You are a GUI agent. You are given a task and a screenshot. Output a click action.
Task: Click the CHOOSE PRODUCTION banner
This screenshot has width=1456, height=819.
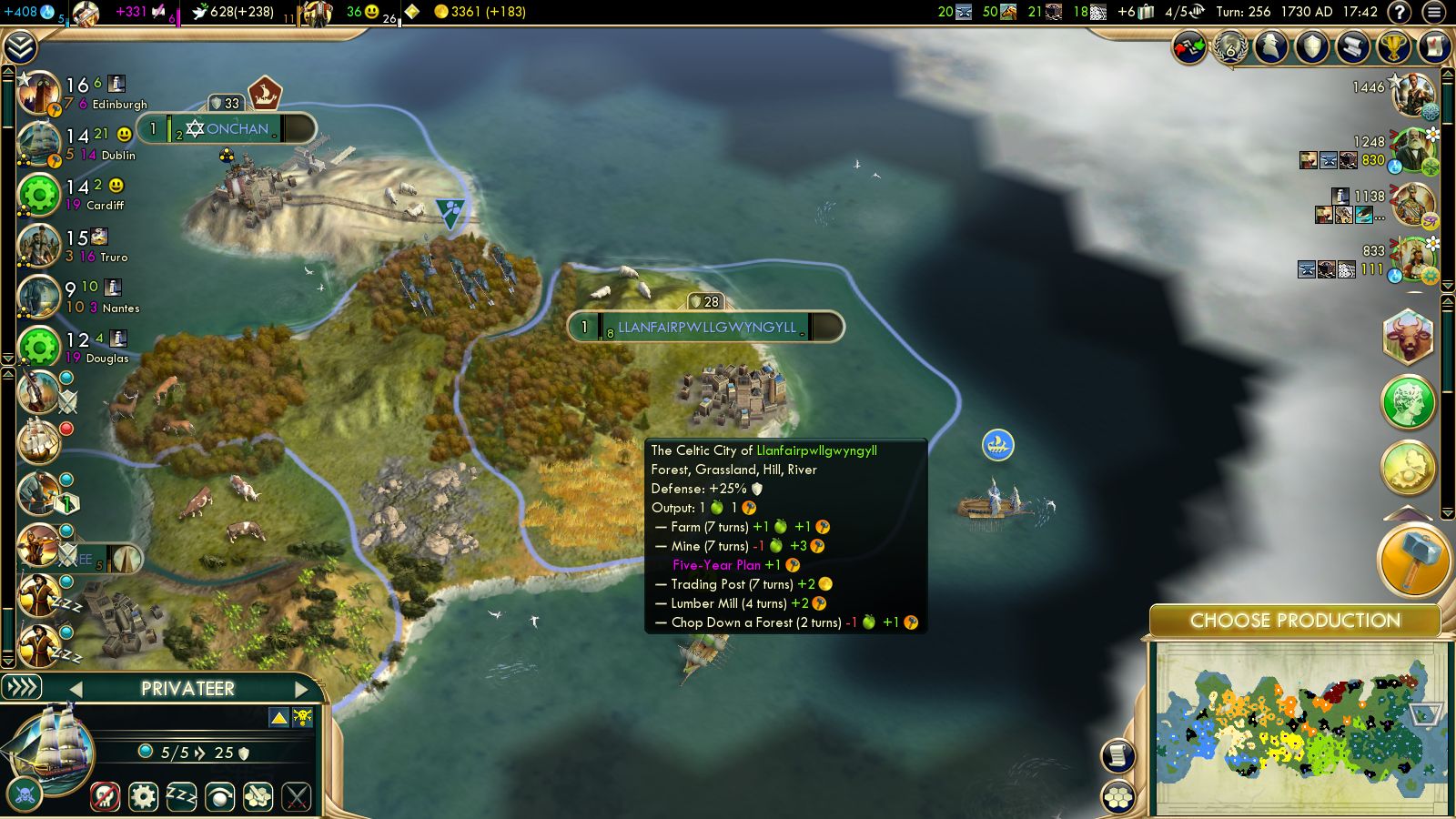(x=1296, y=621)
